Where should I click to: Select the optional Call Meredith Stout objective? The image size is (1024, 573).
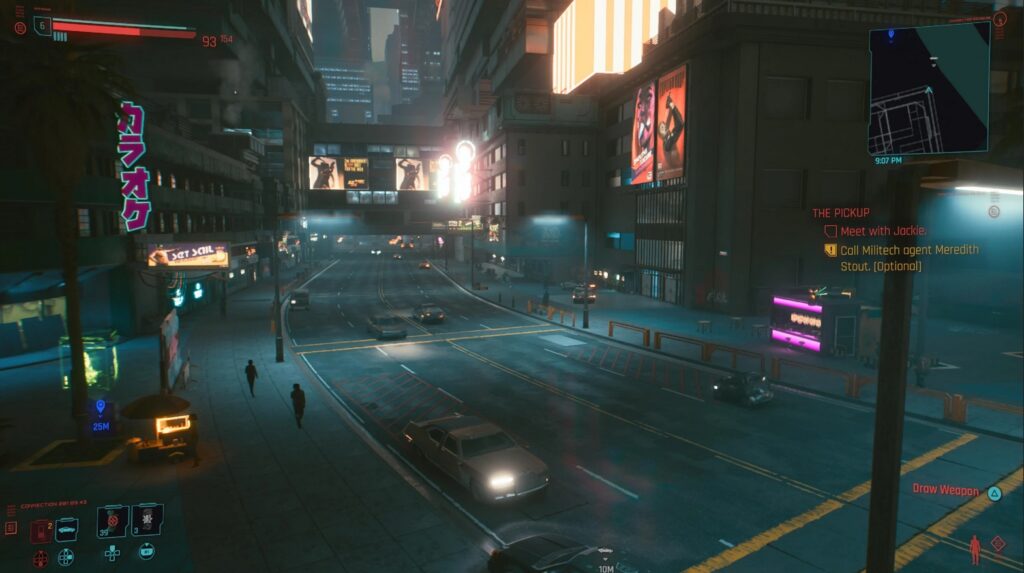point(909,257)
